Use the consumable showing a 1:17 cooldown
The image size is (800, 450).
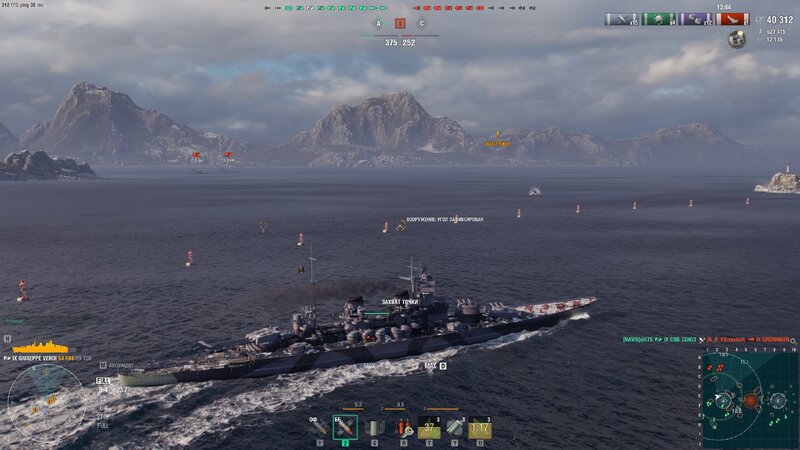pos(480,428)
